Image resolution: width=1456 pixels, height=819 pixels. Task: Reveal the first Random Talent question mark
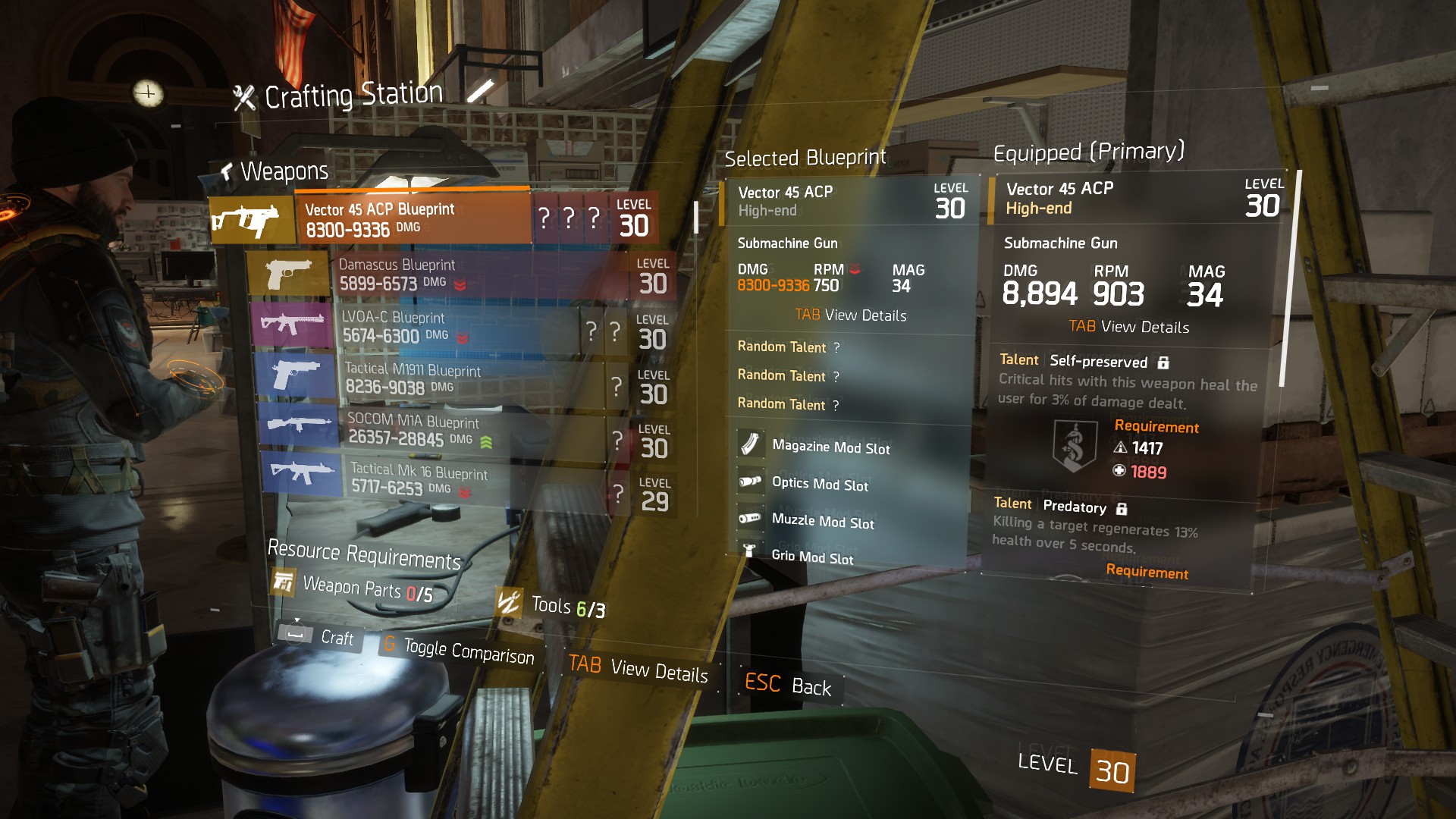click(x=836, y=347)
